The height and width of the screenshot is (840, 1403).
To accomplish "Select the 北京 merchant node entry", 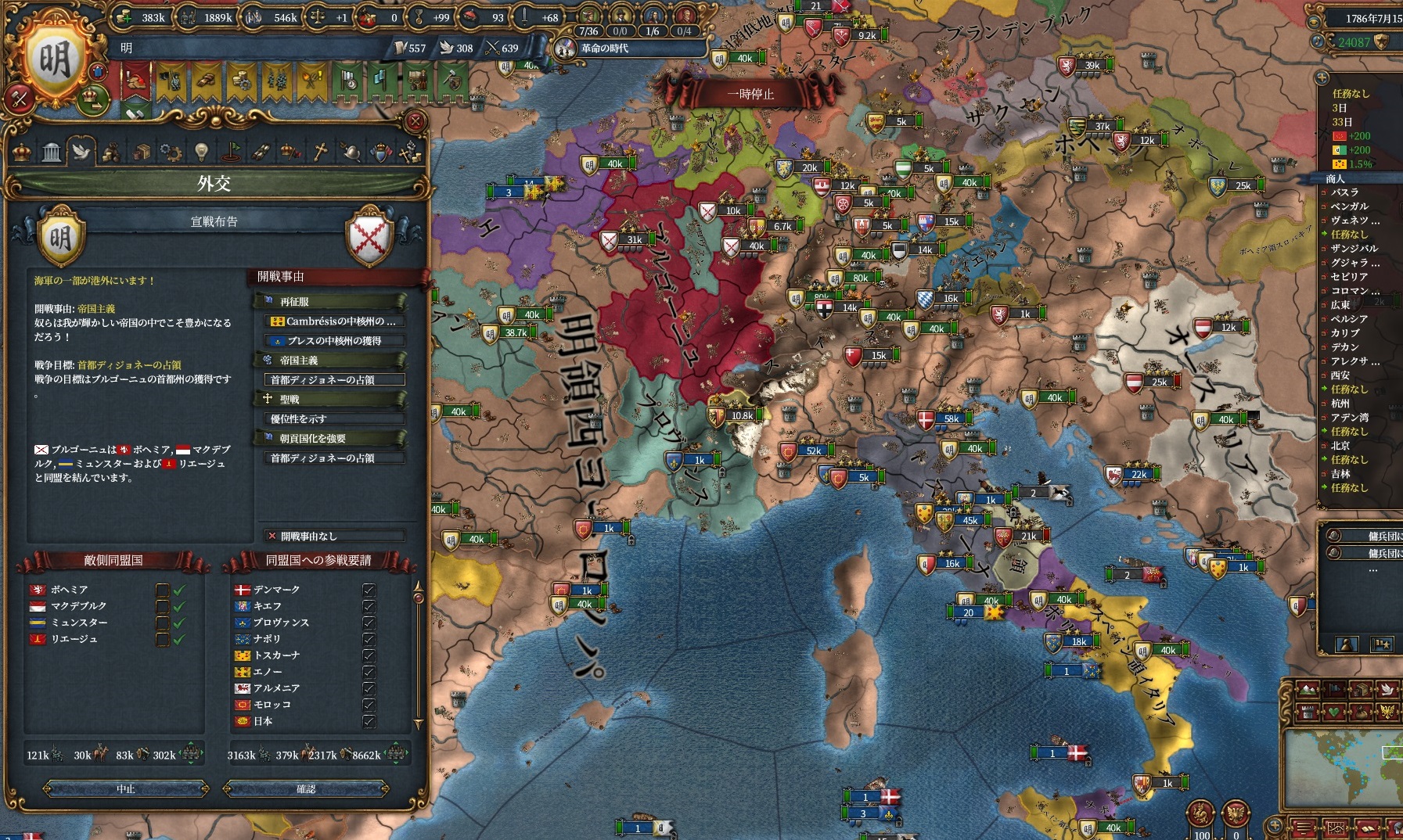I will pos(1340,446).
